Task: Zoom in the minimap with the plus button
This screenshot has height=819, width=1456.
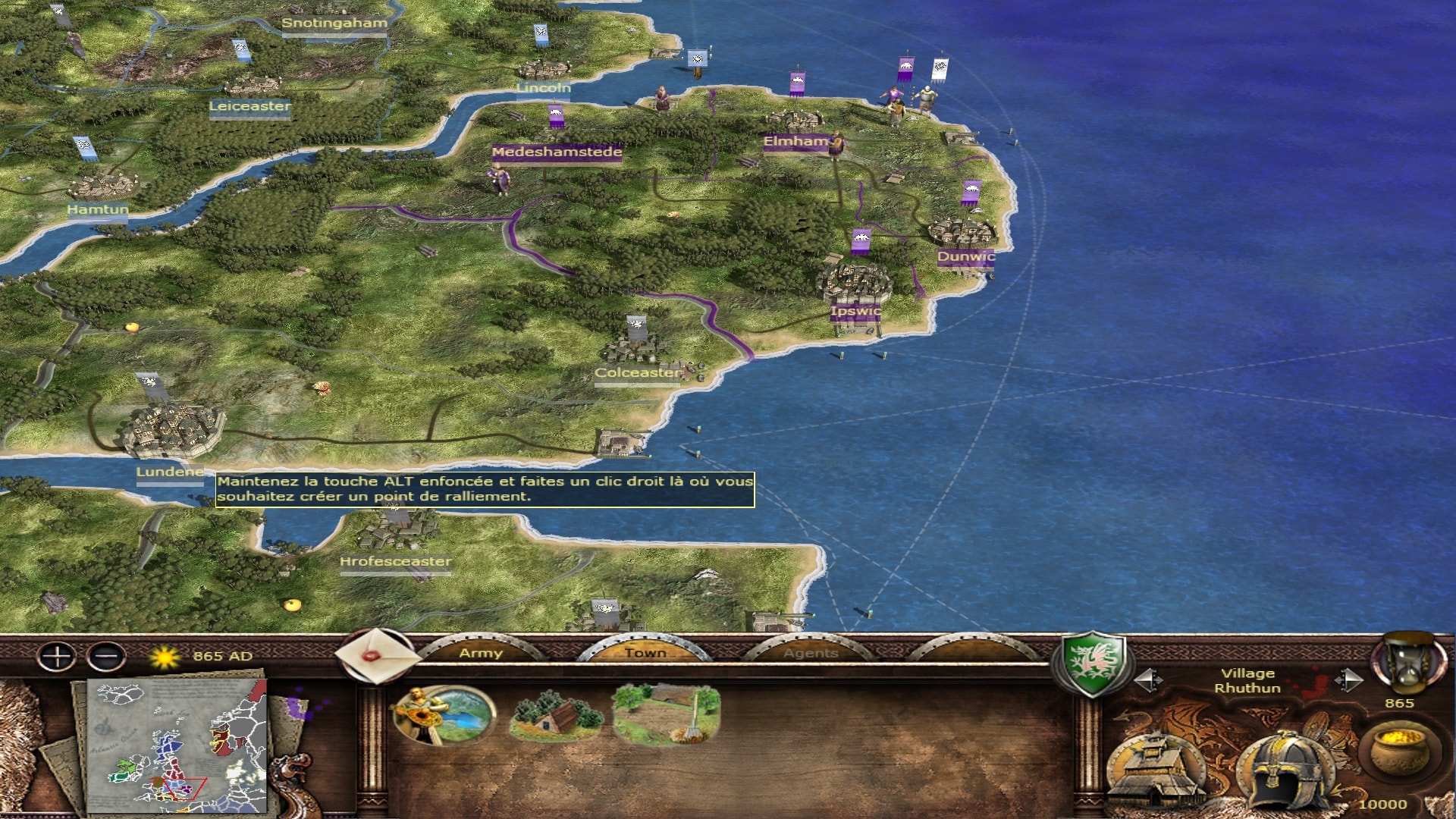Action: coord(57,656)
